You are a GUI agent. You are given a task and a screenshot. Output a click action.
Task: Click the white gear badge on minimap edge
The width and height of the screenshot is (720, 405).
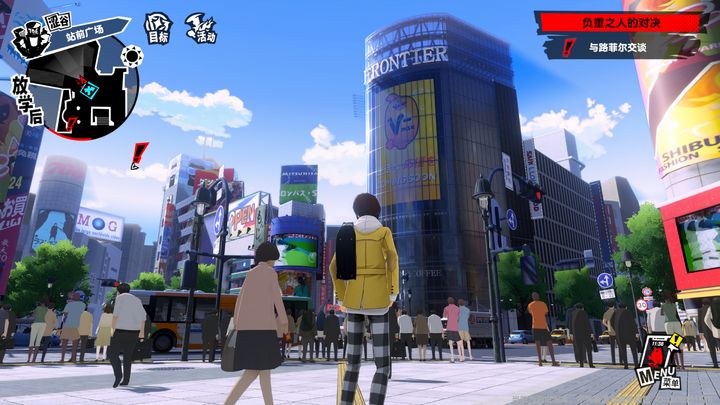(130, 56)
